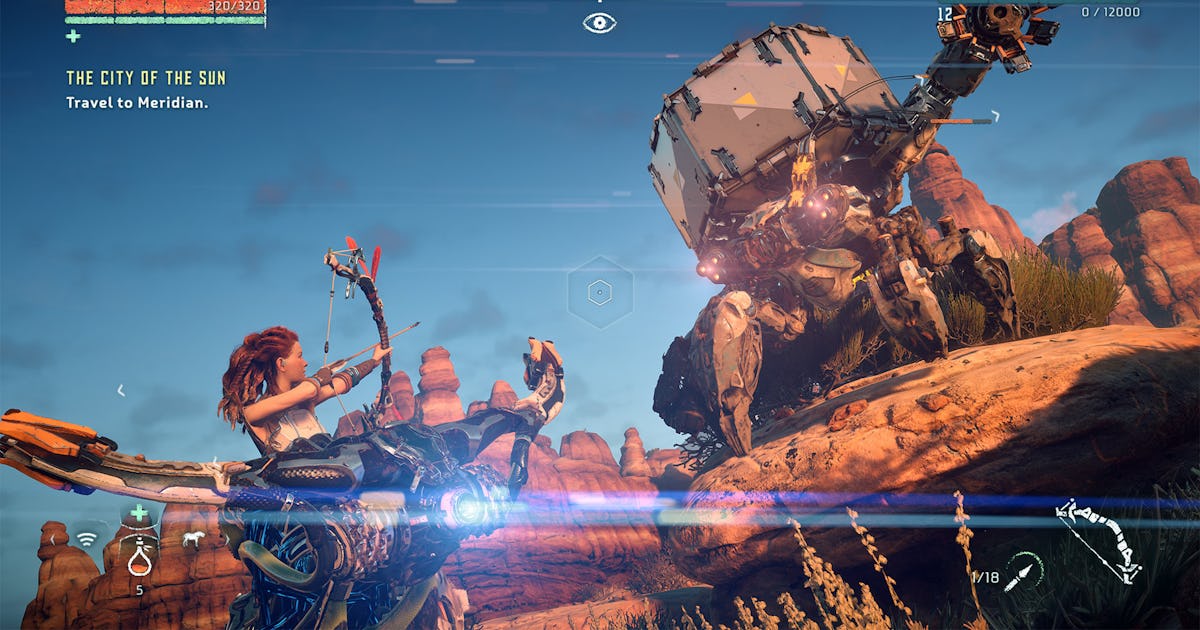Select the equipped bow weapon icon

(x=1099, y=540)
